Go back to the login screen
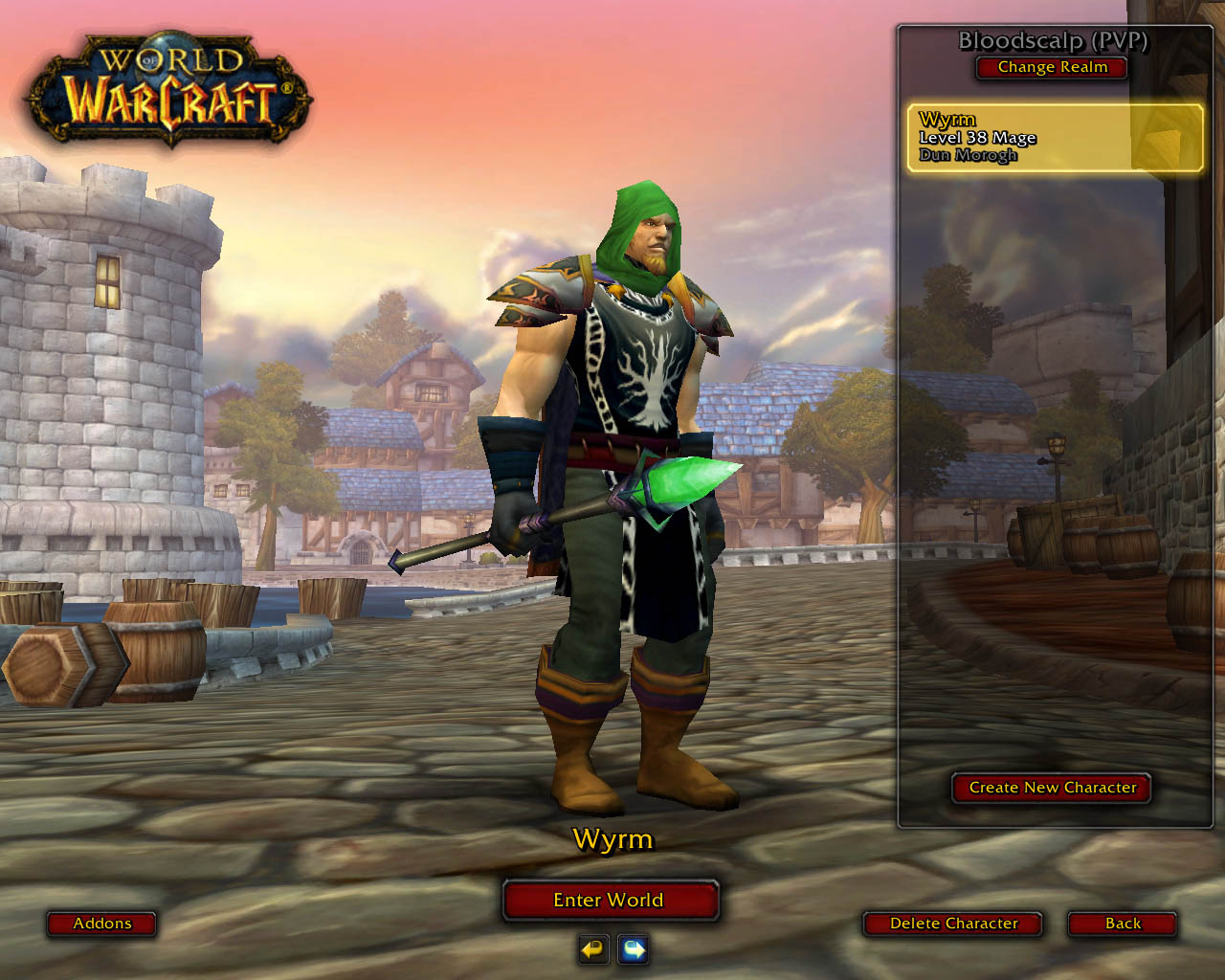 pos(1122,924)
